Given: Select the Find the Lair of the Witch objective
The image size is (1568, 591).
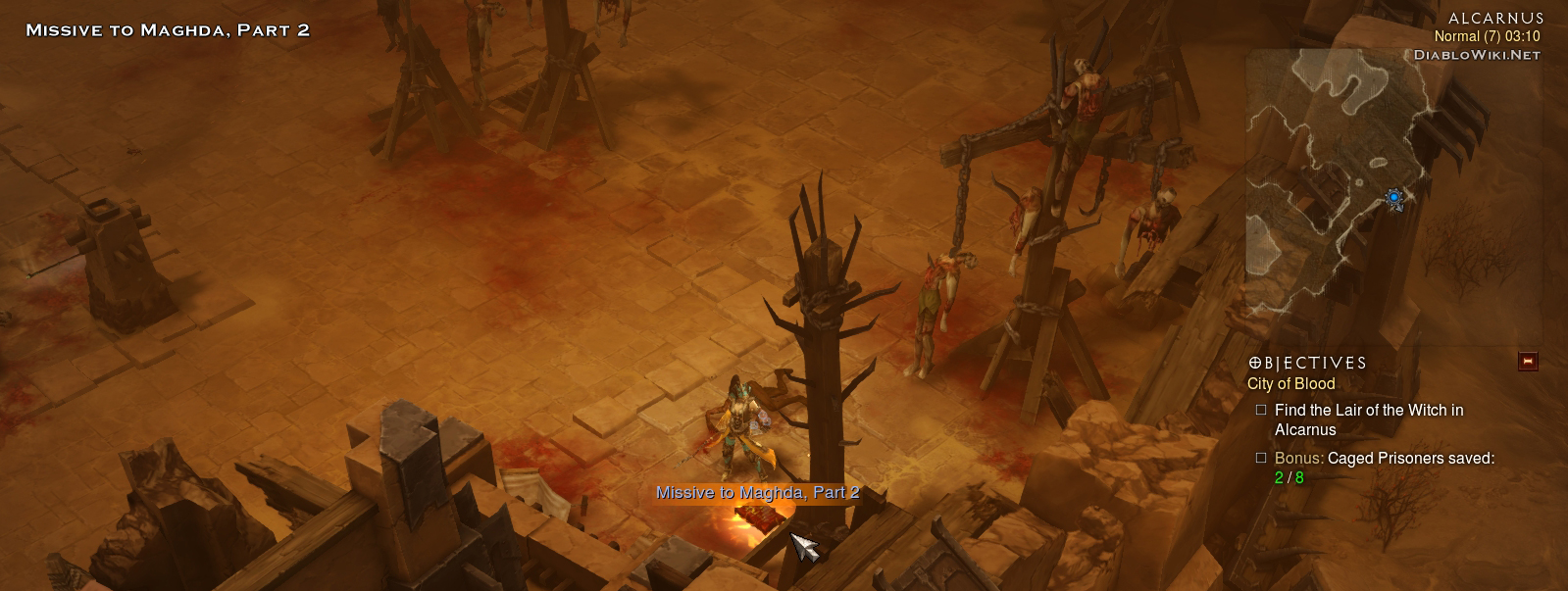Looking at the screenshot, I should tap(1368, 419).
